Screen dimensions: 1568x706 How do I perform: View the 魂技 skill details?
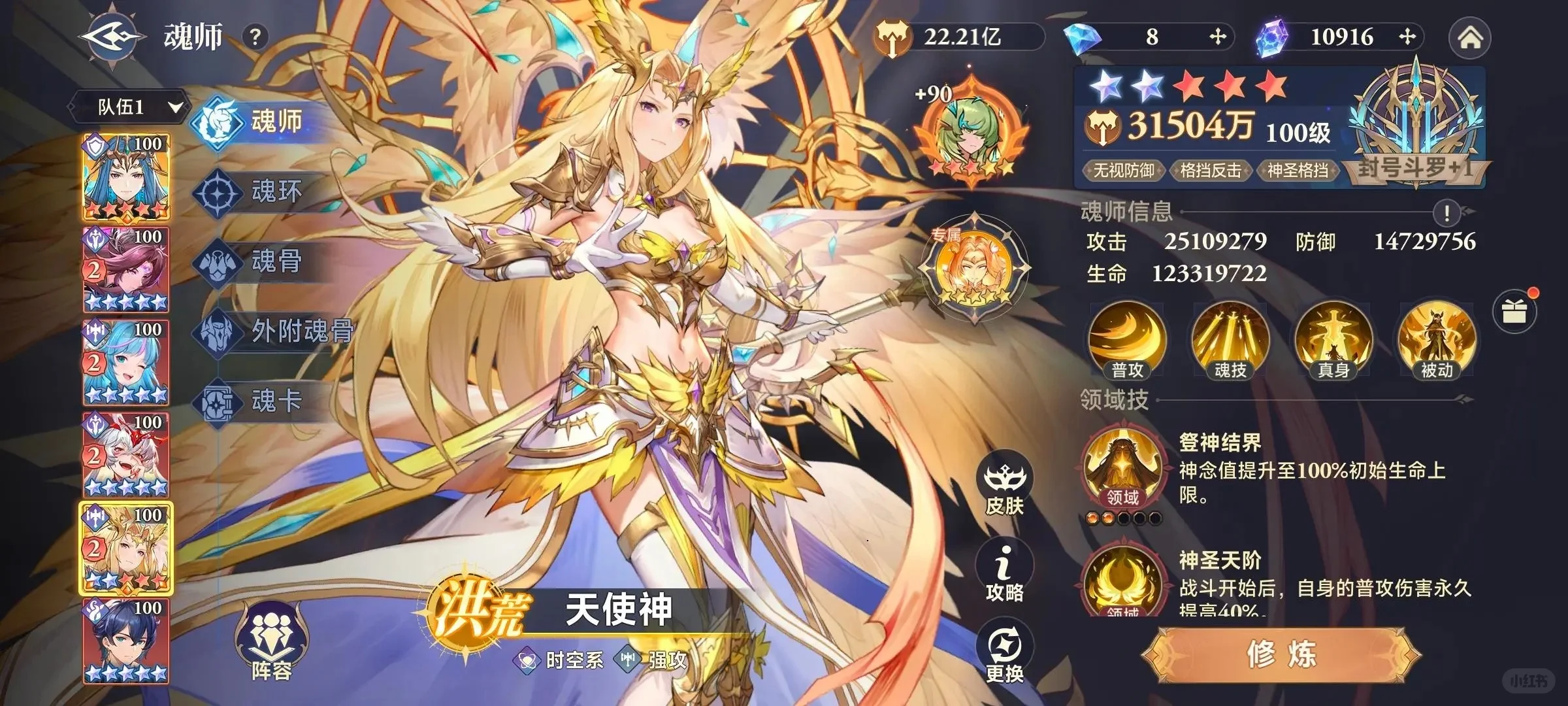click(1232, 340)
